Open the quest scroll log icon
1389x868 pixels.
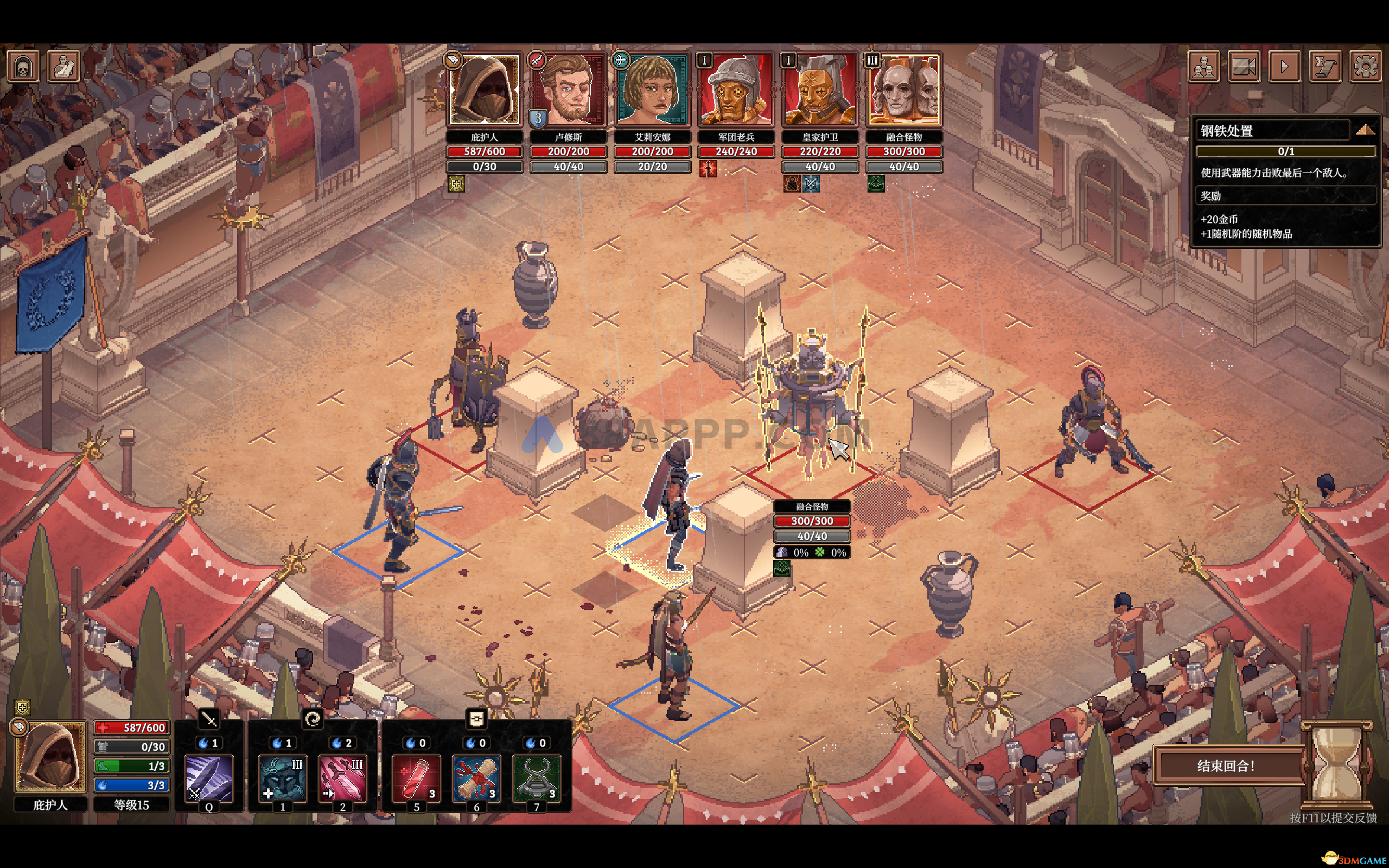(x=1326, y=66)
